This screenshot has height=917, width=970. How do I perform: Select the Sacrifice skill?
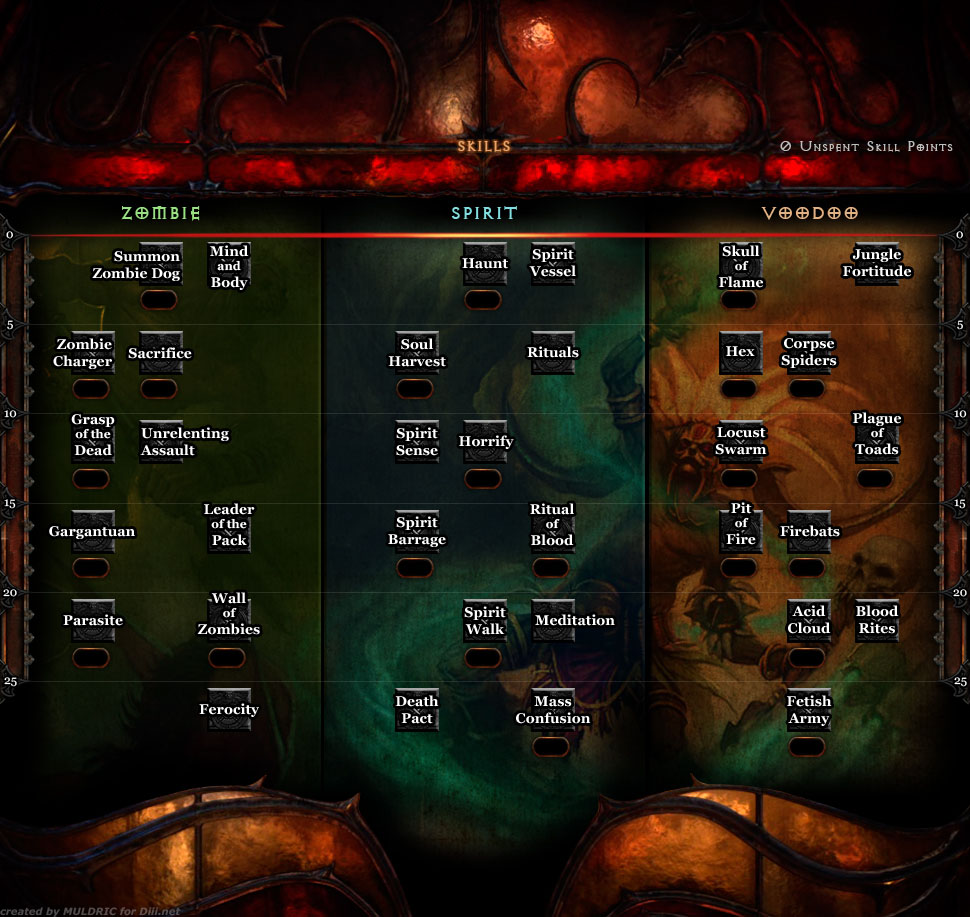(160, 353)
